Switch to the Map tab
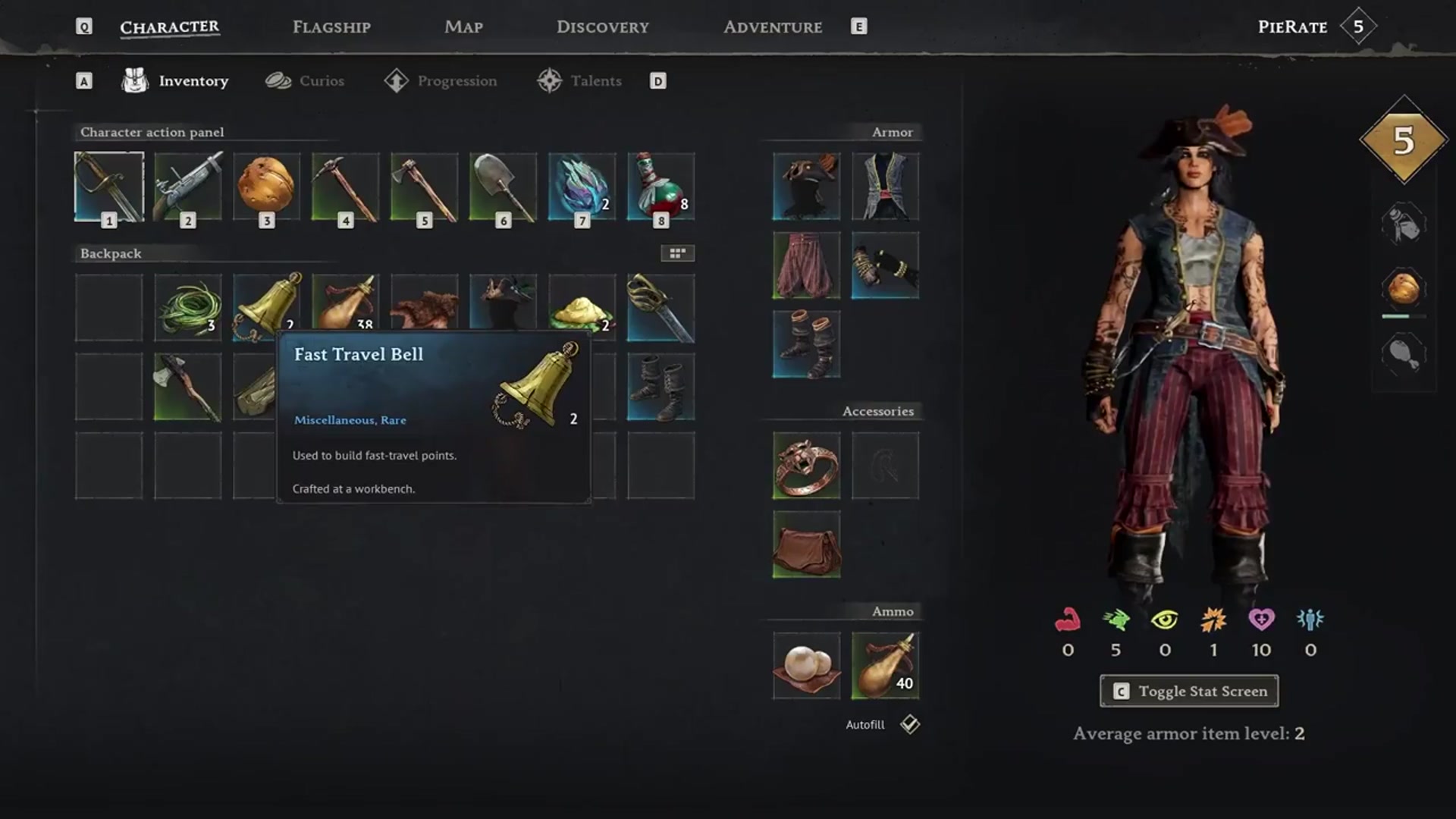Image resolution: width=1456 pixels, height=819 pixels. [x=463, y=27]
